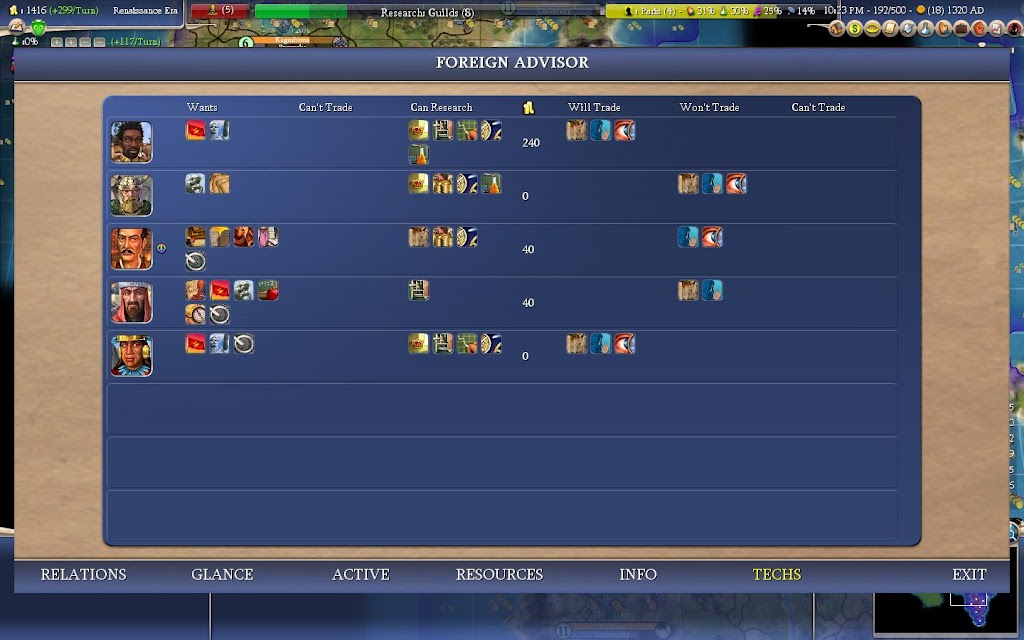Click the mustached leader portrait on red background

coord(132,249)
